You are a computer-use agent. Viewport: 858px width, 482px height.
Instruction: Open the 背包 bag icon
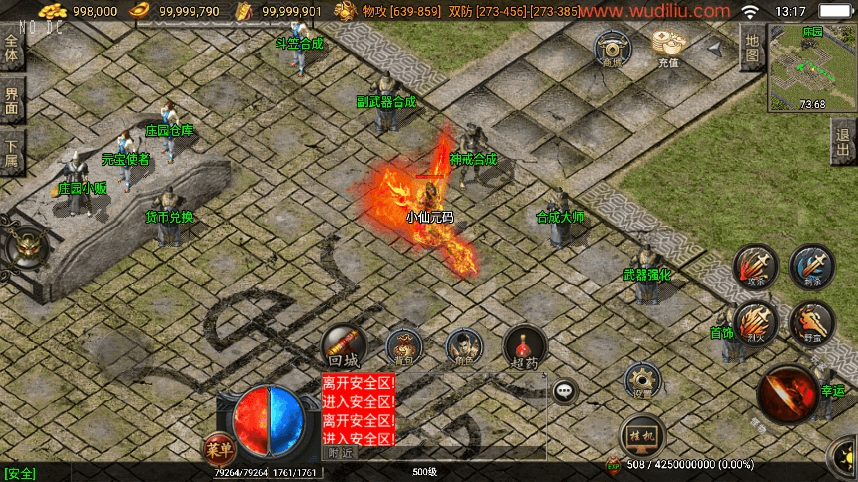[x=403, y=346]
